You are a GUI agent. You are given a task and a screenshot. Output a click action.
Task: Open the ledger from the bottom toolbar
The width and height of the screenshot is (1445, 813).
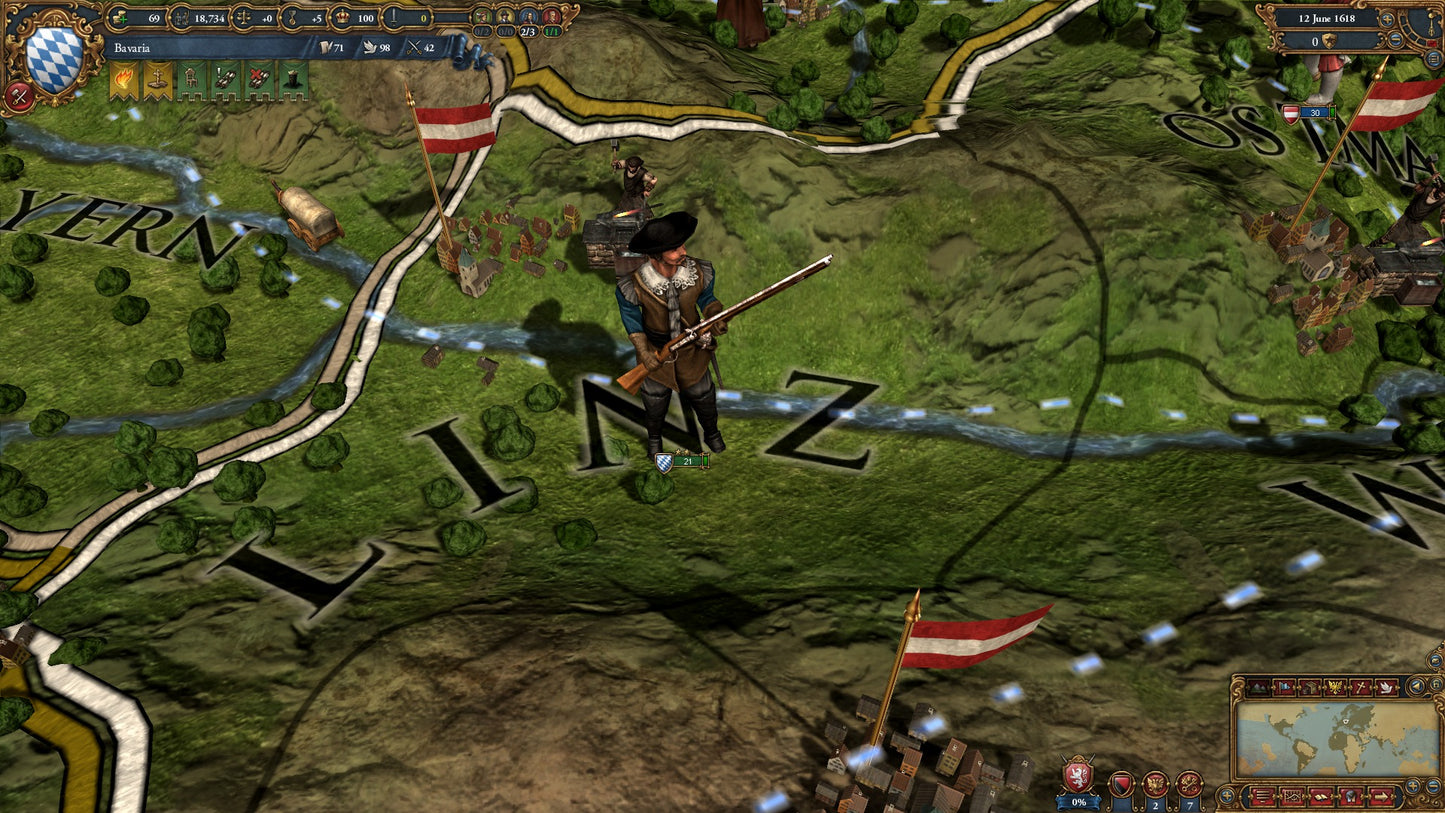1321,796
